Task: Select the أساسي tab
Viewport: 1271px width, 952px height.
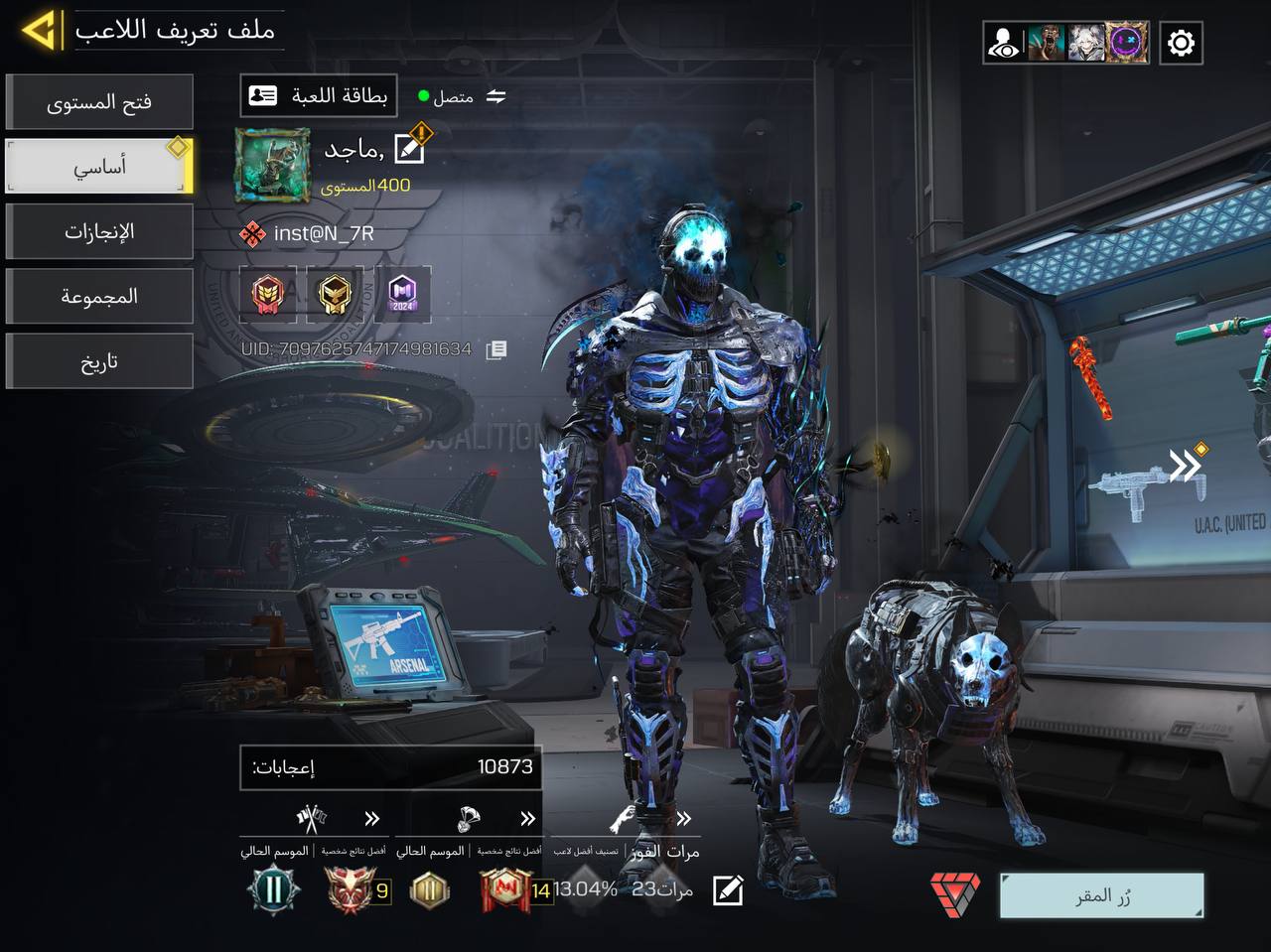Action: 99,167
